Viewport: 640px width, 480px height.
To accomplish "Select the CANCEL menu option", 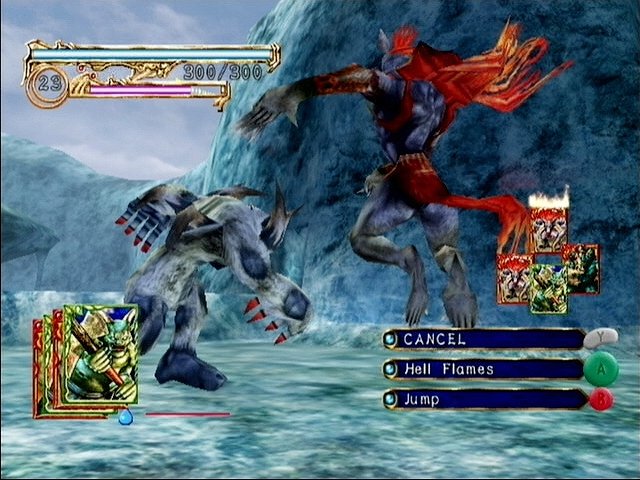I will 484,340.
